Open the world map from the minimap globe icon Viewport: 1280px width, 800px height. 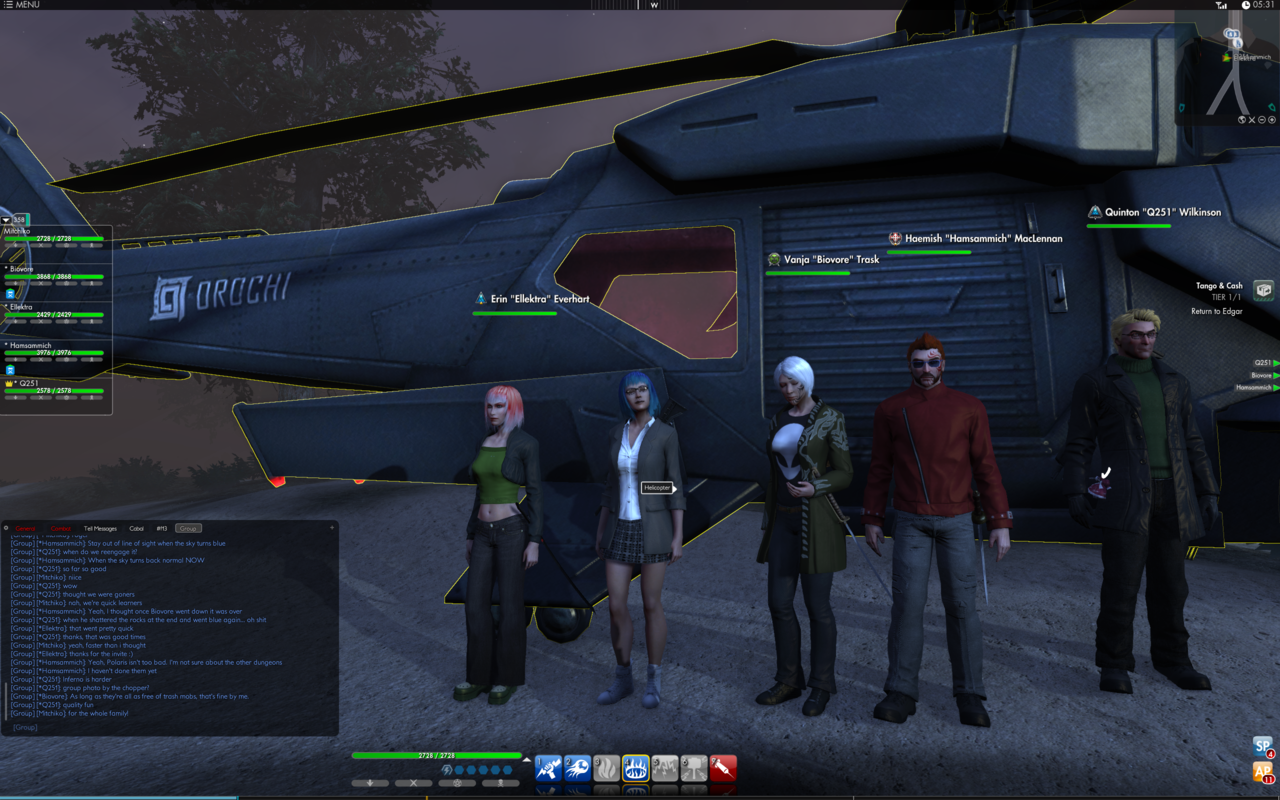point(1242,120)
